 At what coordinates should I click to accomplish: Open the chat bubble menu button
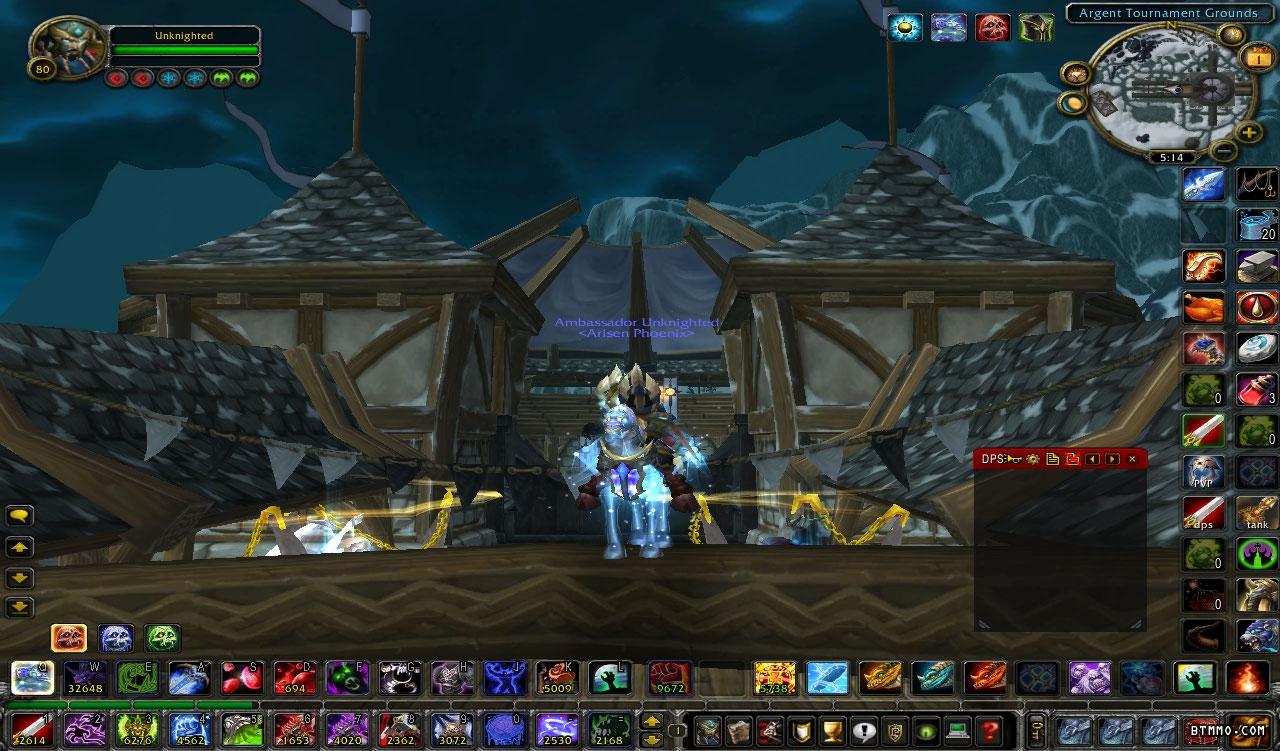point(20,516)
